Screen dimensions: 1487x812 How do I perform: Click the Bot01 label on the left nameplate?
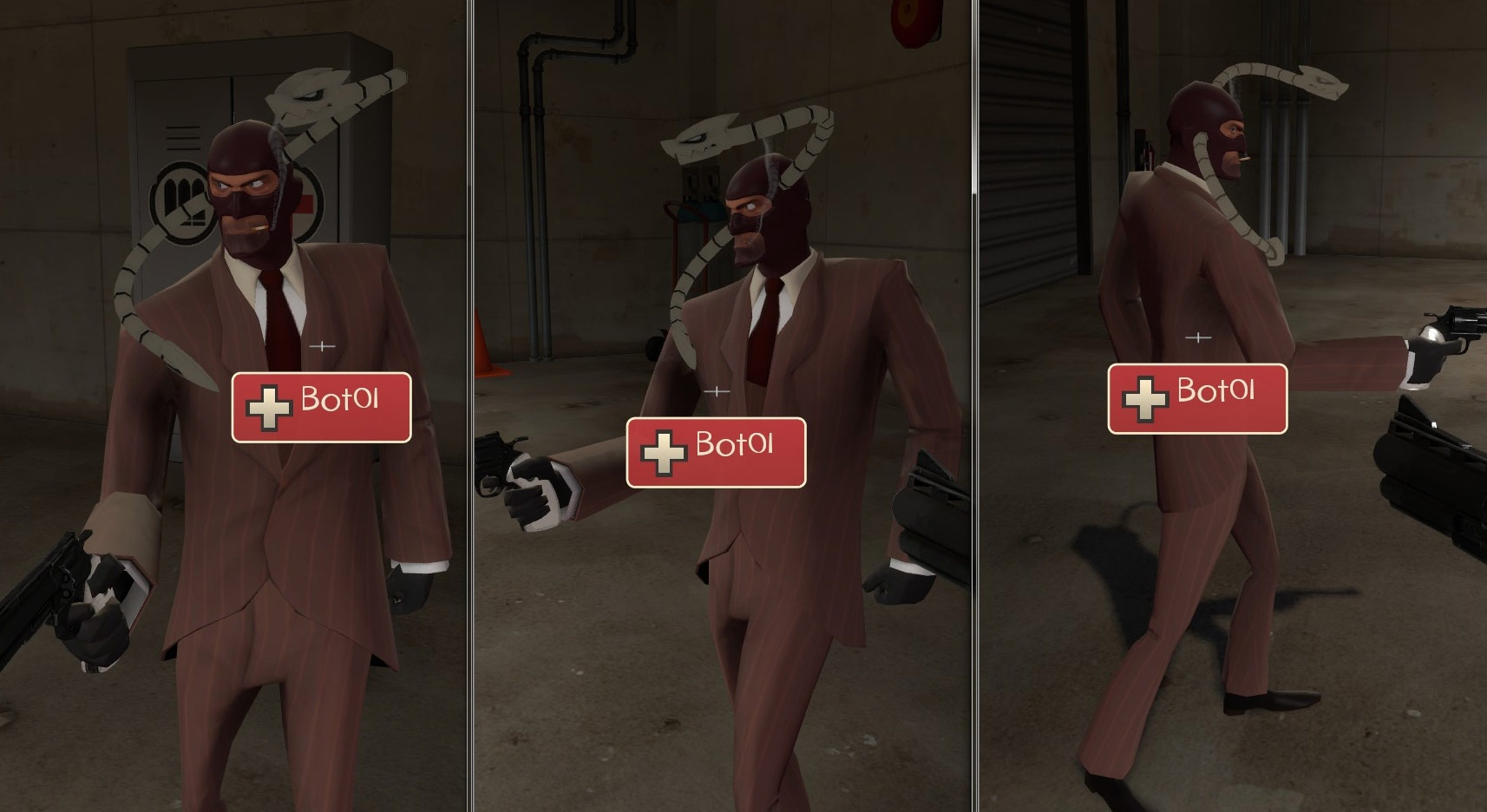point(338,399)
